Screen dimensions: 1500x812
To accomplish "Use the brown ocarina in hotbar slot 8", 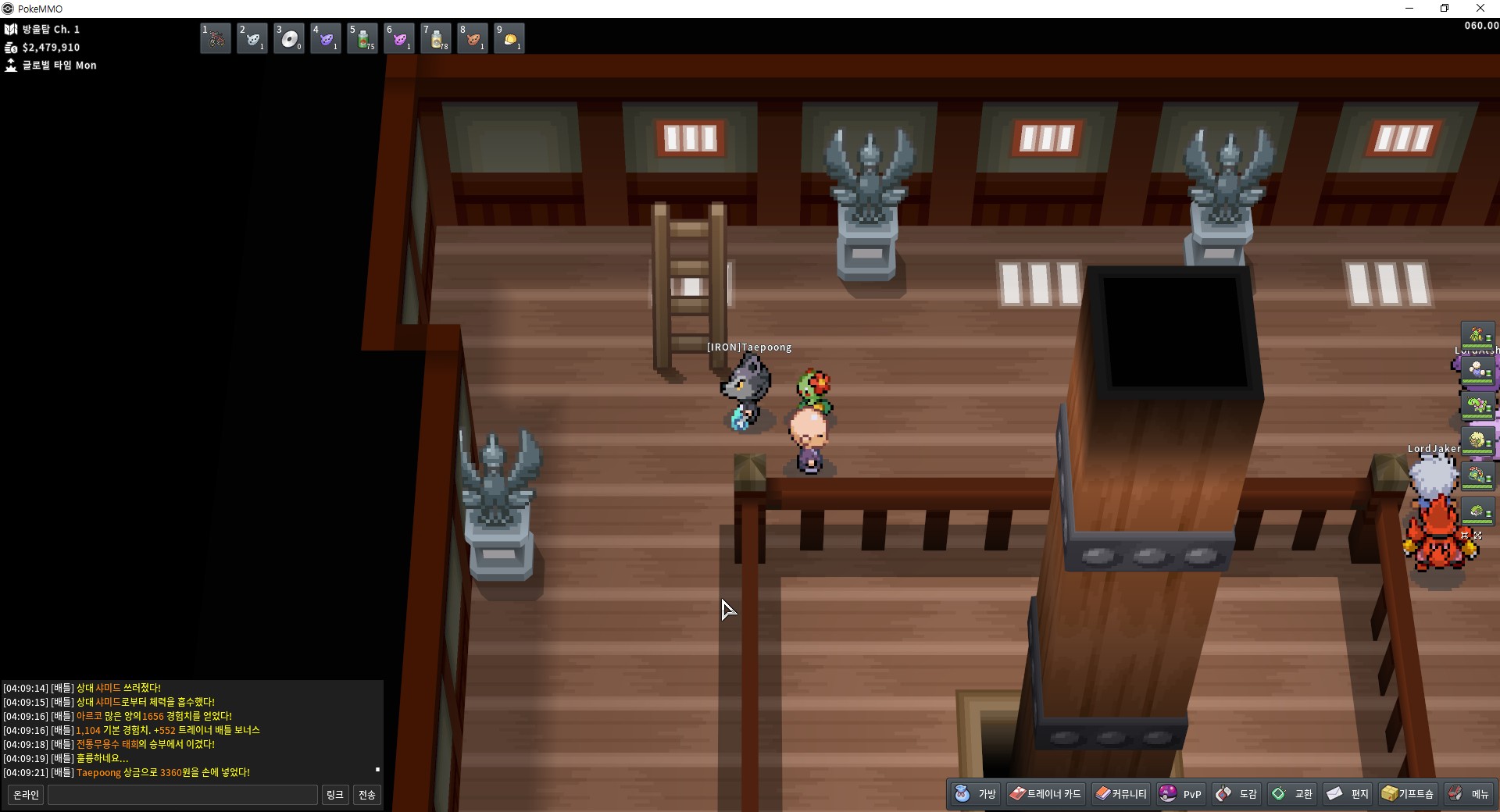I will point(473,38).
